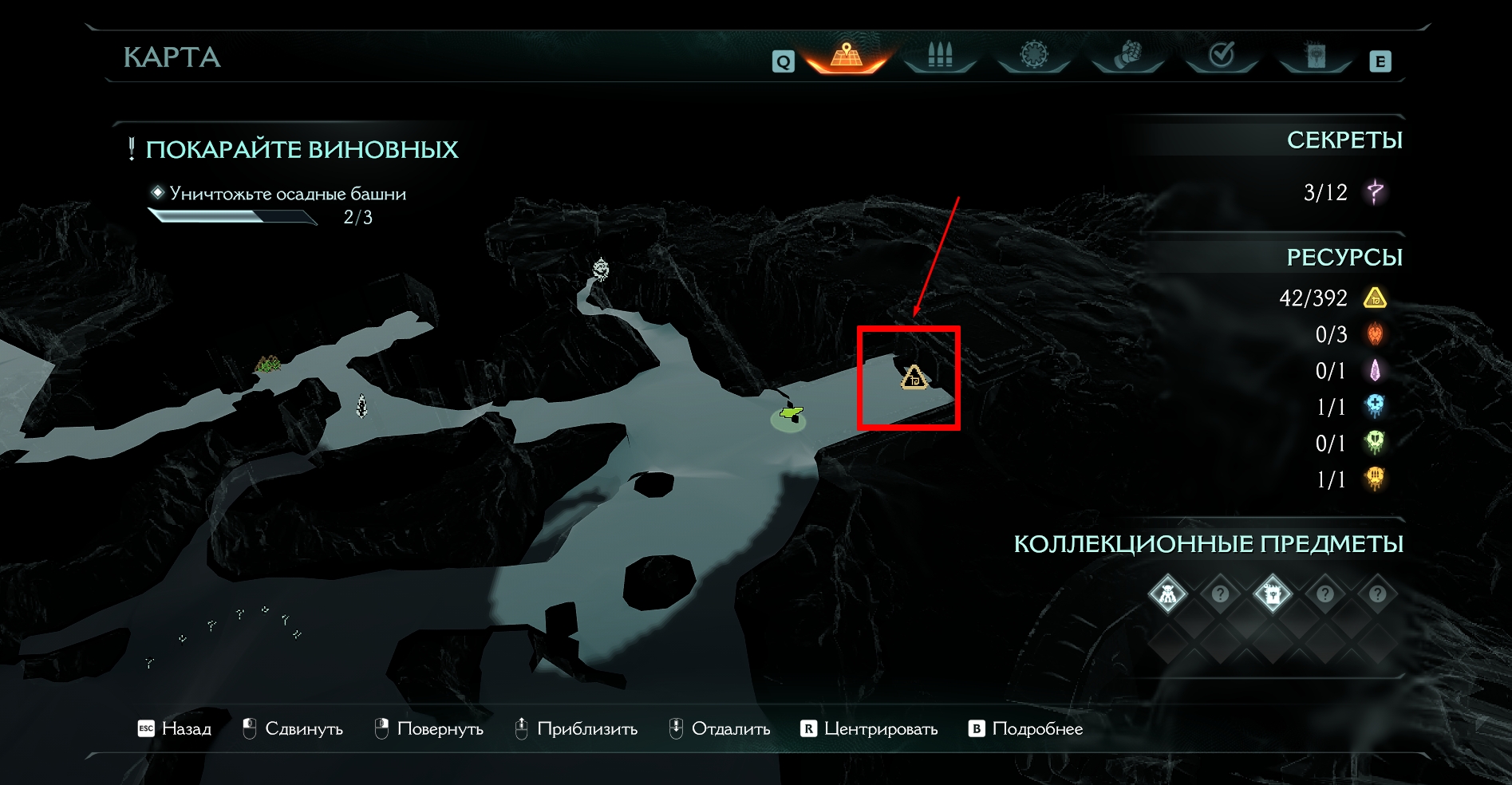Open the checkmark objectives tab
The image size is (1512, 785).
1221,55
